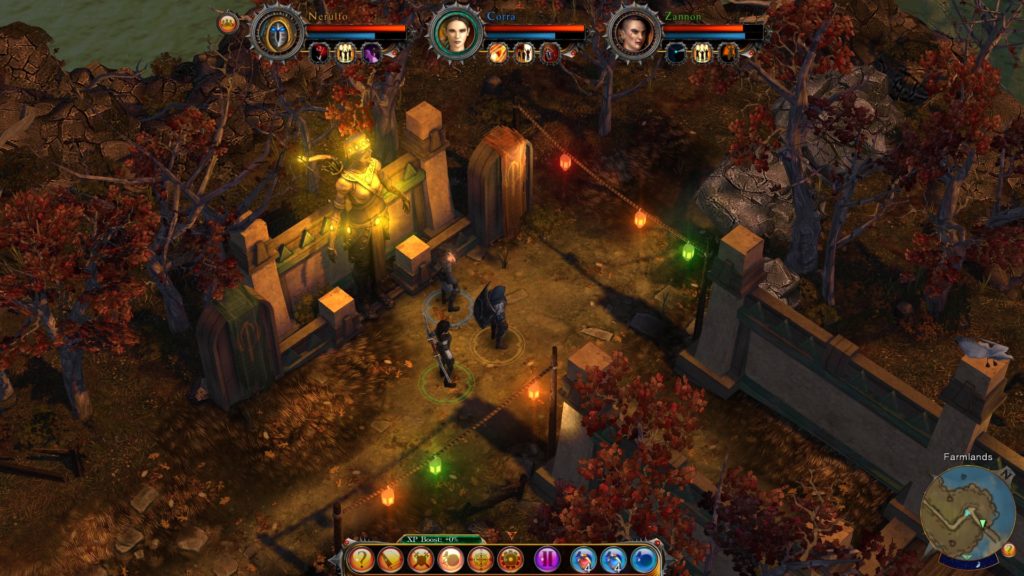Use the red health potion
Screen dimensions: 1024x576
pyautogui.click(x=584, y=559)
